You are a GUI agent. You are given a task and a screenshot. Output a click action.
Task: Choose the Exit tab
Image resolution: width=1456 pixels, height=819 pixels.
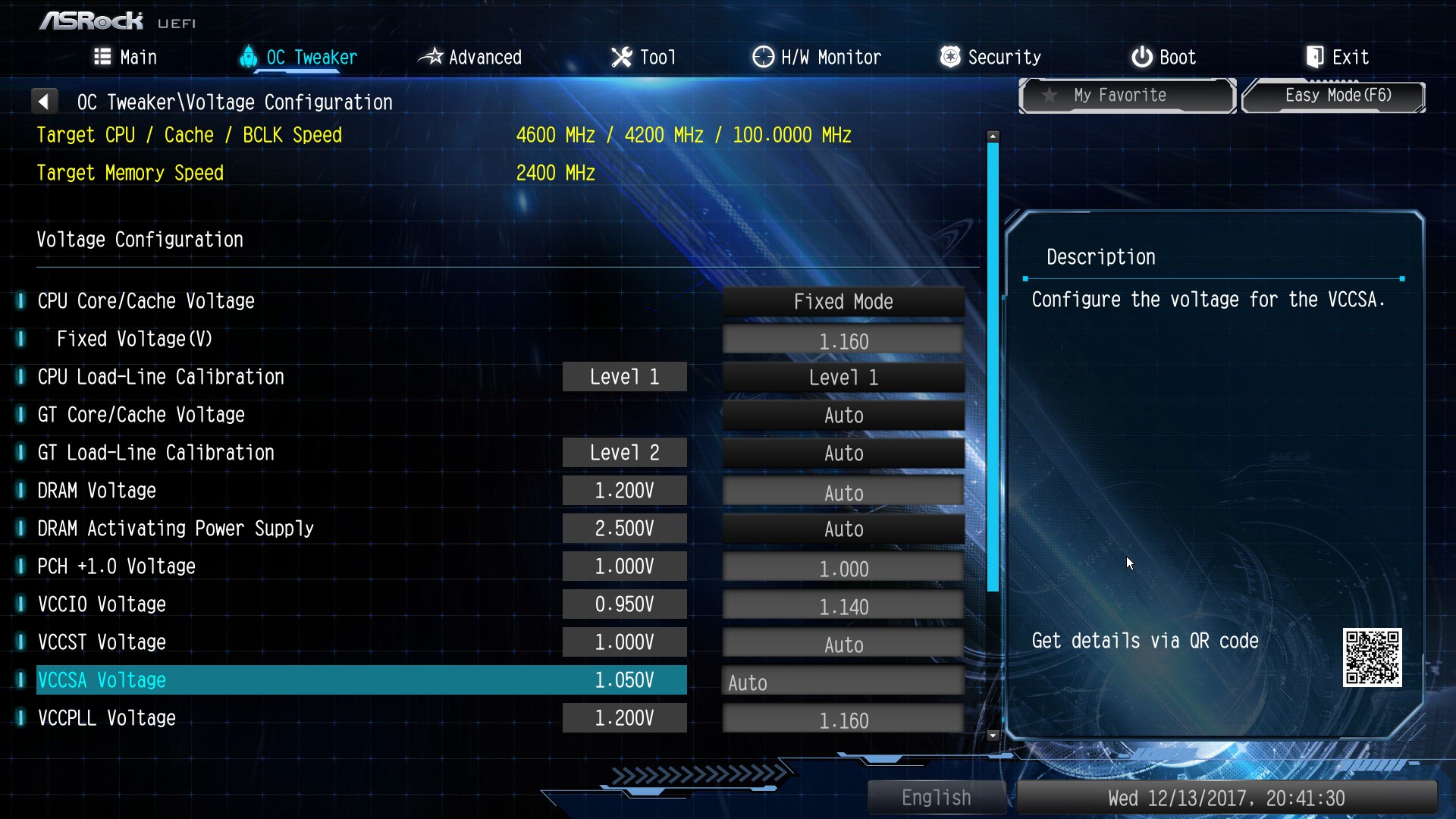pyautogui.click(x=1337, y=58)
